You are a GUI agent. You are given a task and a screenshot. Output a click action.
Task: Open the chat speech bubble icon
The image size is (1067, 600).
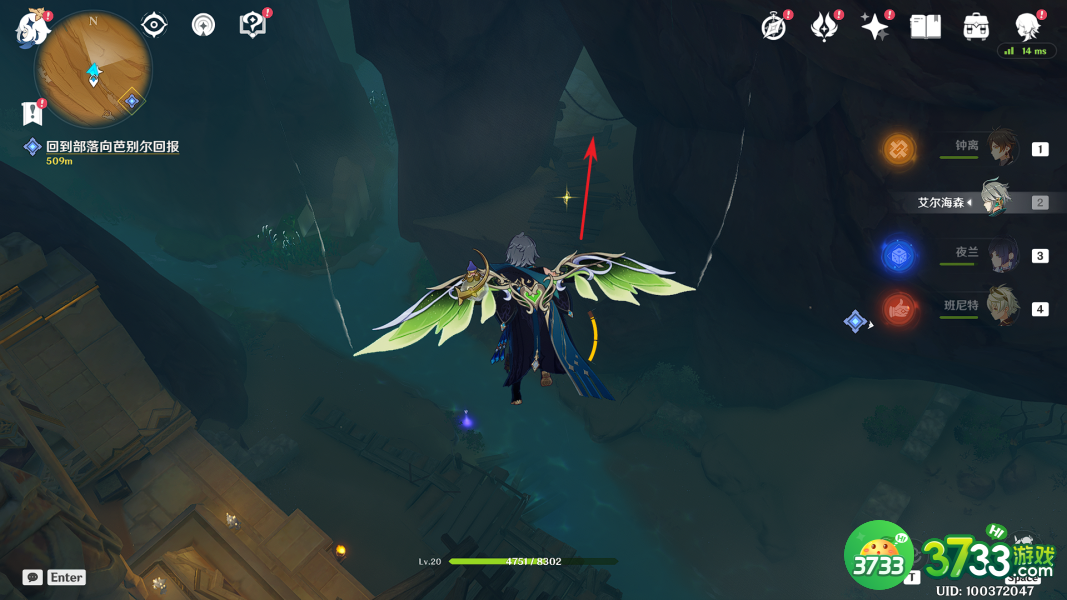[x=33, y=577]
